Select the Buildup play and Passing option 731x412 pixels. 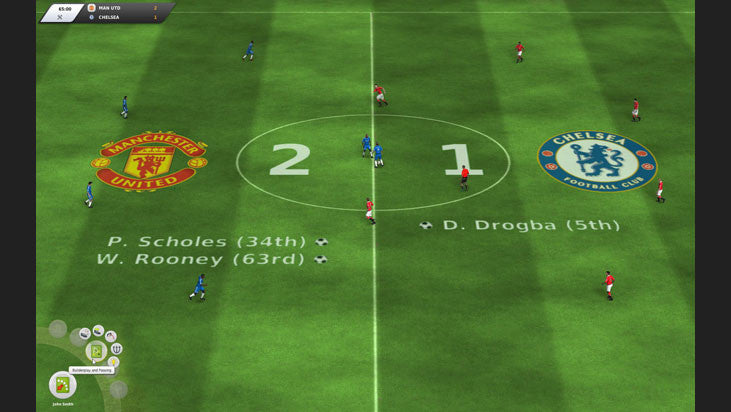96,351
